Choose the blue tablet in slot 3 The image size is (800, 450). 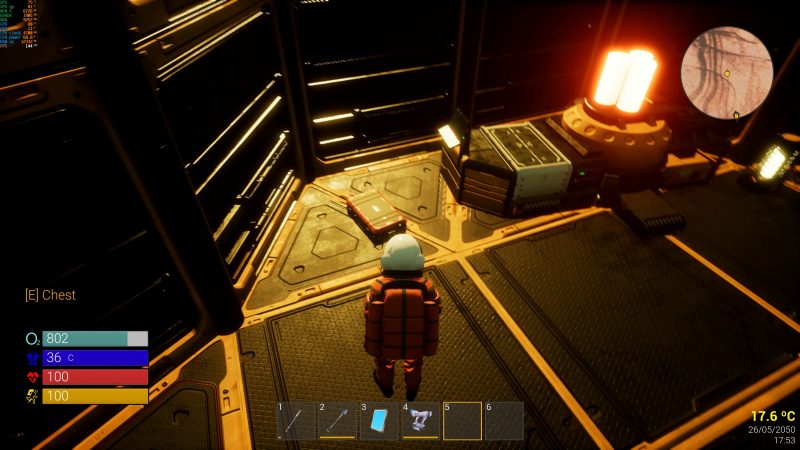click(x=379, y=421)
